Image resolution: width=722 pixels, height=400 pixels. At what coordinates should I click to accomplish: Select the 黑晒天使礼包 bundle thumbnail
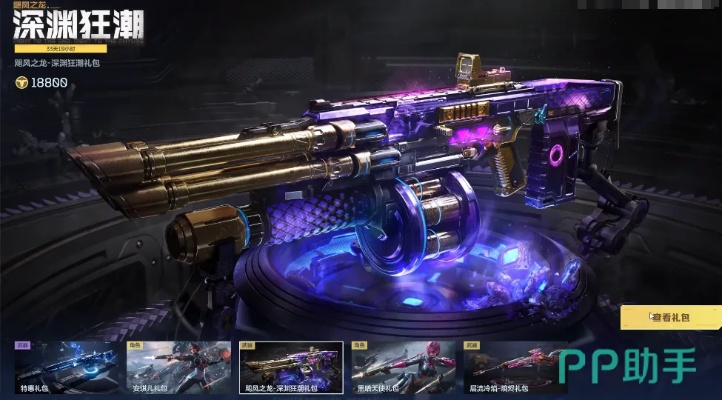pyautogui.click(x=403, y=369)
